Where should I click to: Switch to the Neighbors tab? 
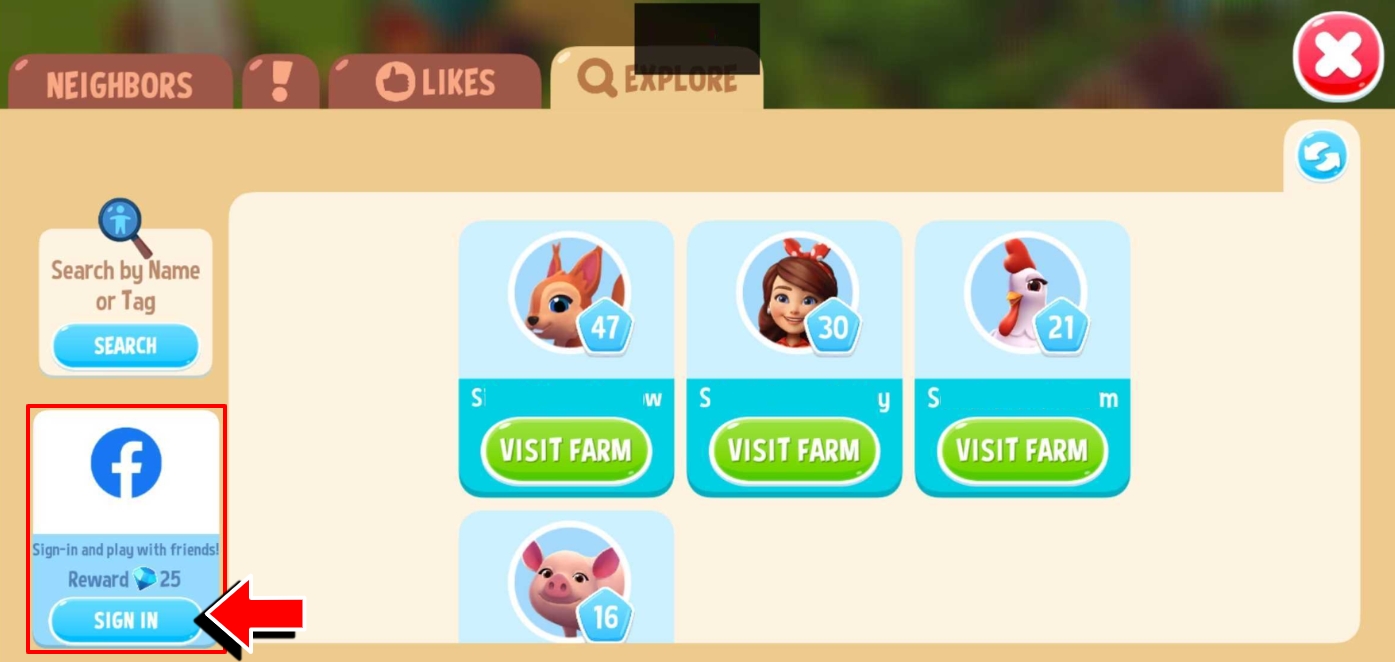pyautogui.click(x=119, y=84)
